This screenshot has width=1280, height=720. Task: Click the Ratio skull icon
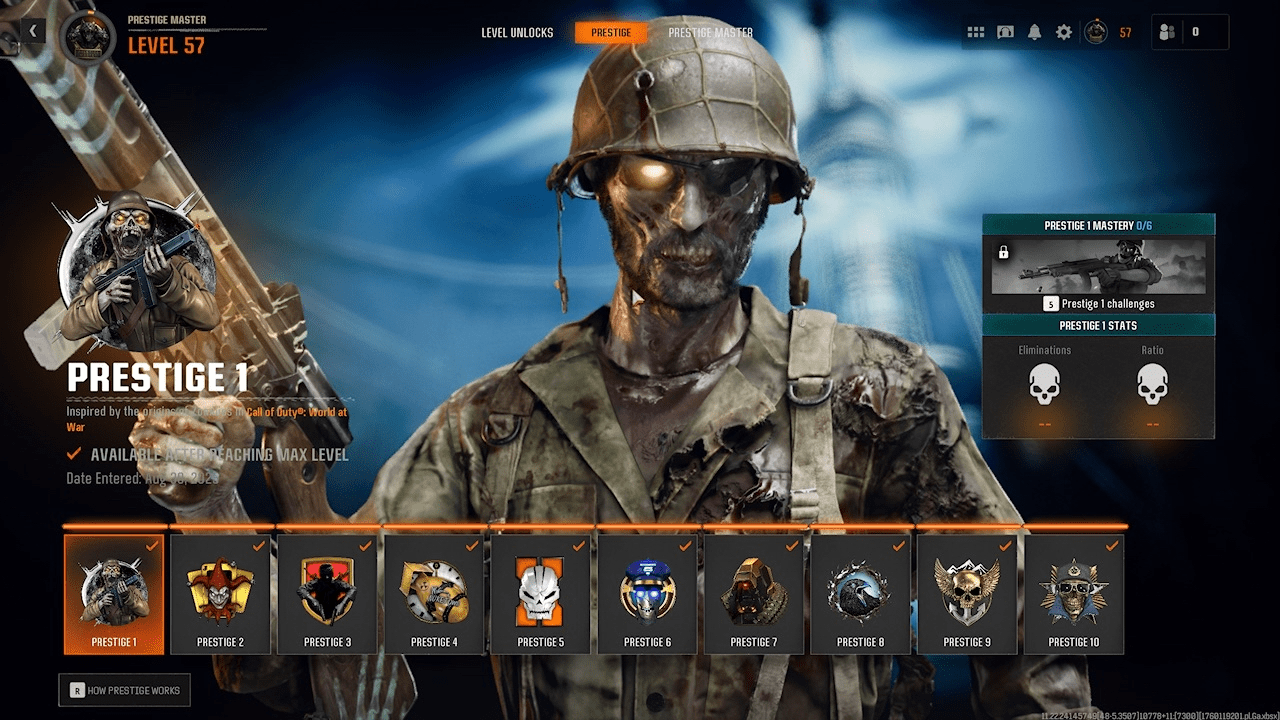(1152, 385)
